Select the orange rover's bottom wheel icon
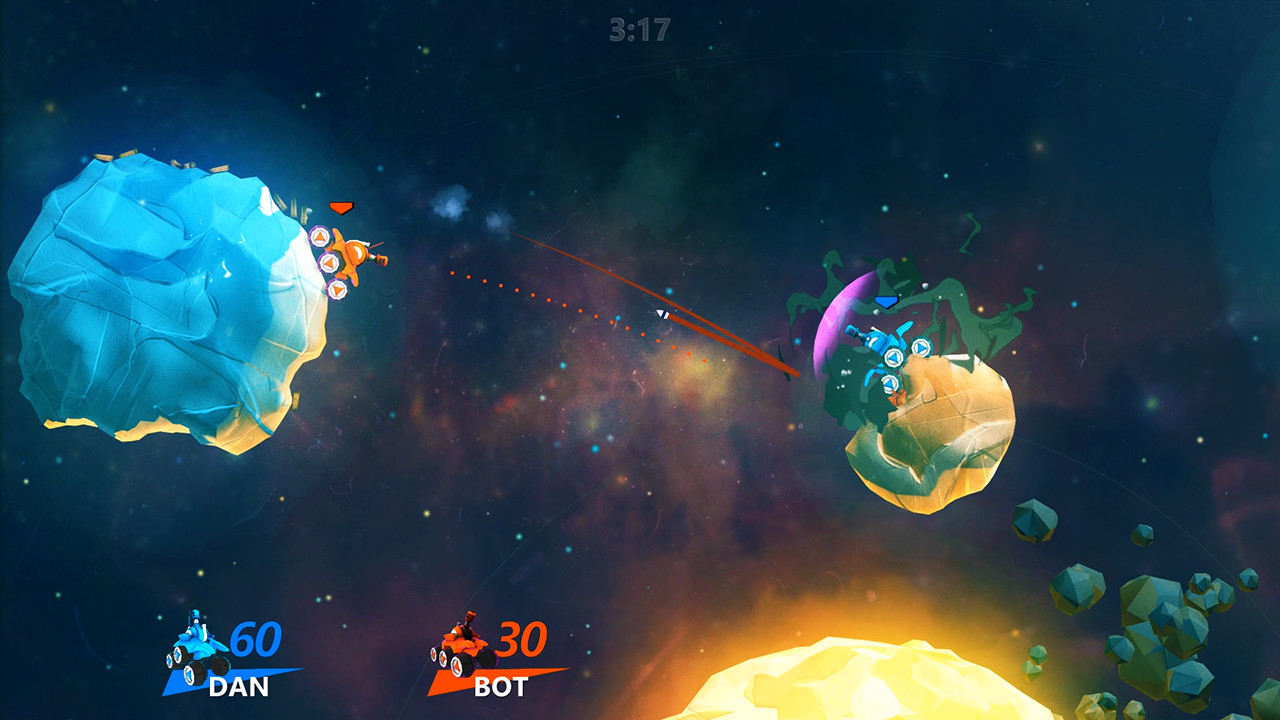The image size is (1280, 720). point(337,289)
